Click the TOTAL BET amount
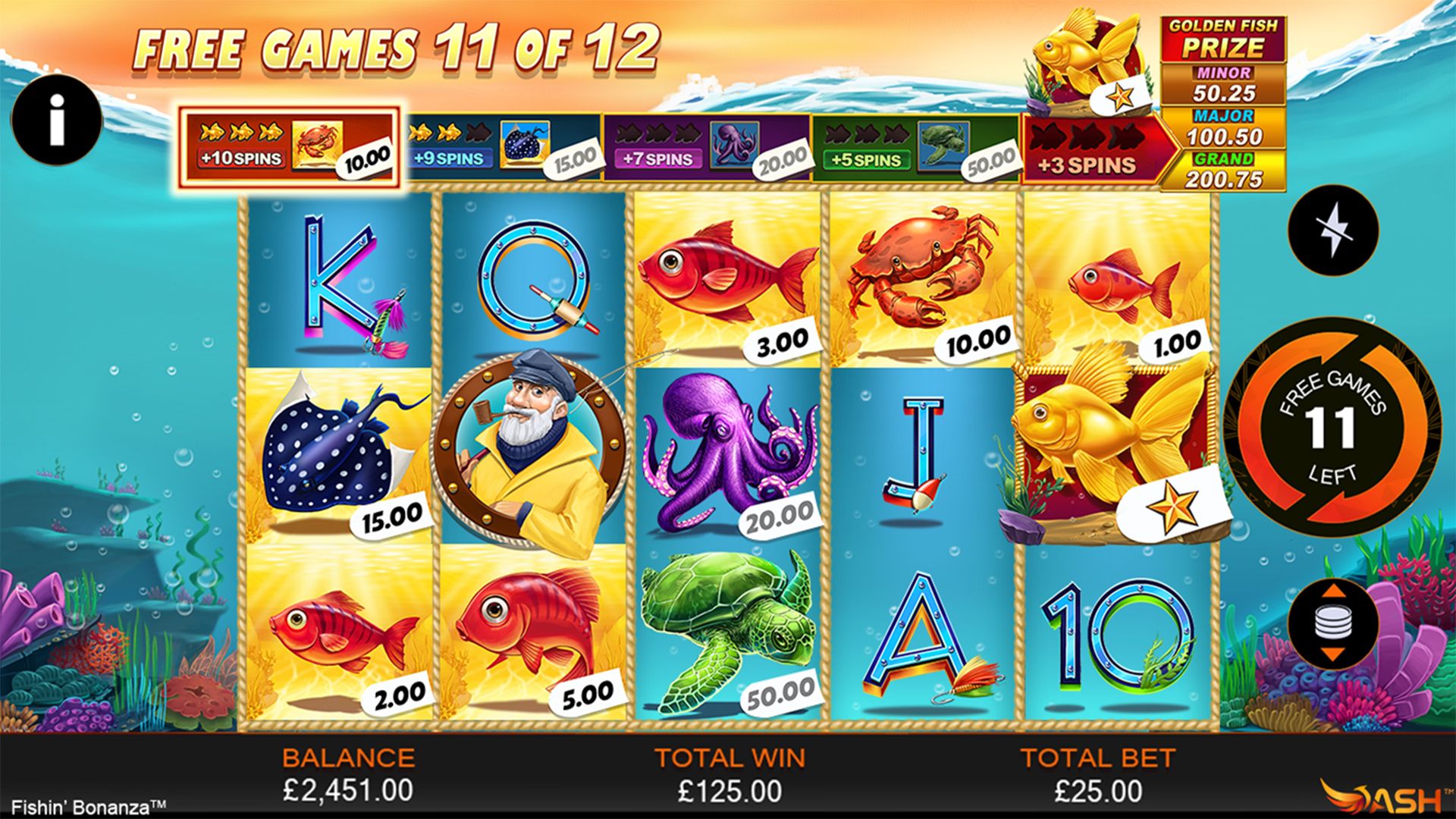1456x819 pixels. [1099, 790]
